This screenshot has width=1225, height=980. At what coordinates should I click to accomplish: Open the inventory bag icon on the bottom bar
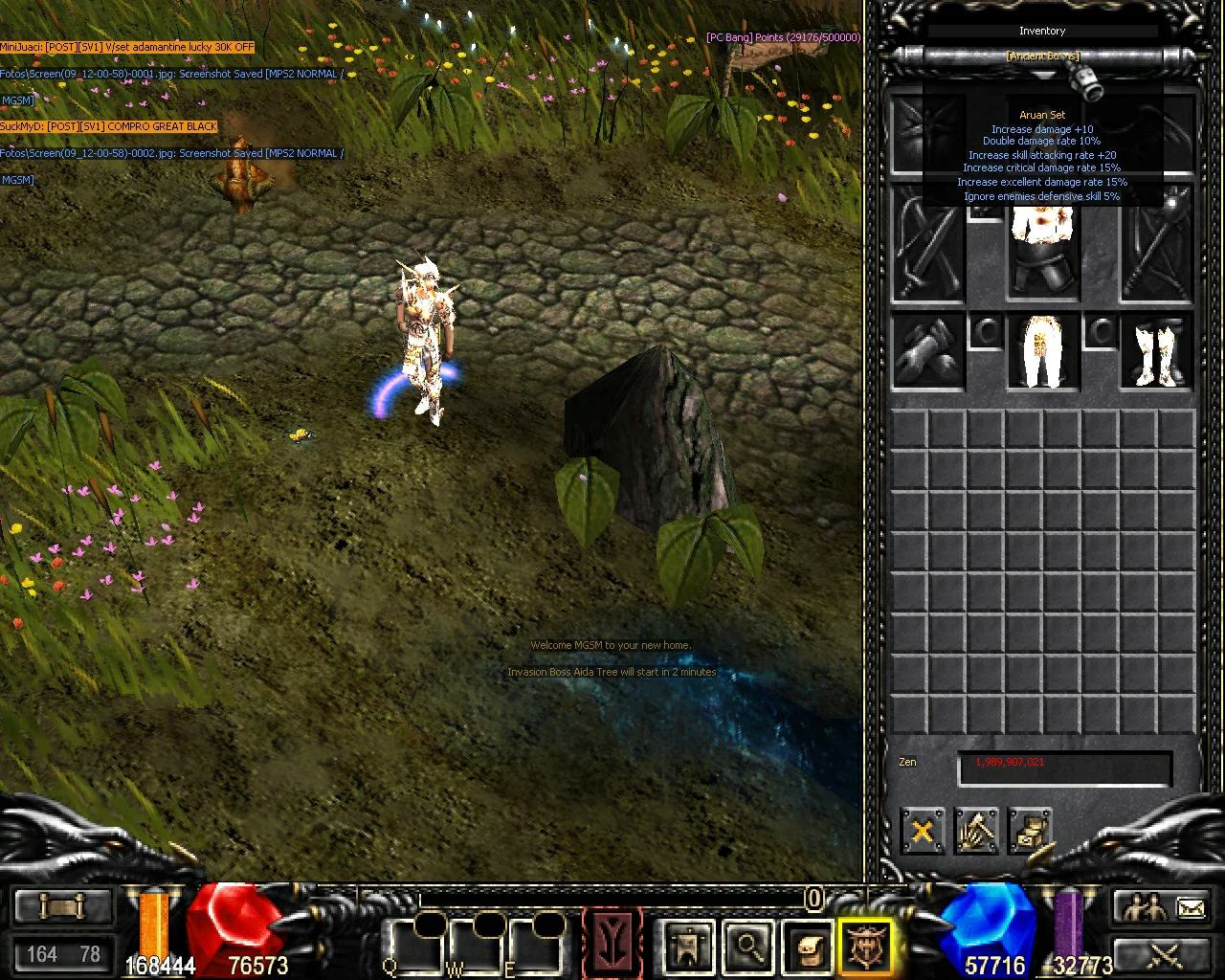click(809, 947)
